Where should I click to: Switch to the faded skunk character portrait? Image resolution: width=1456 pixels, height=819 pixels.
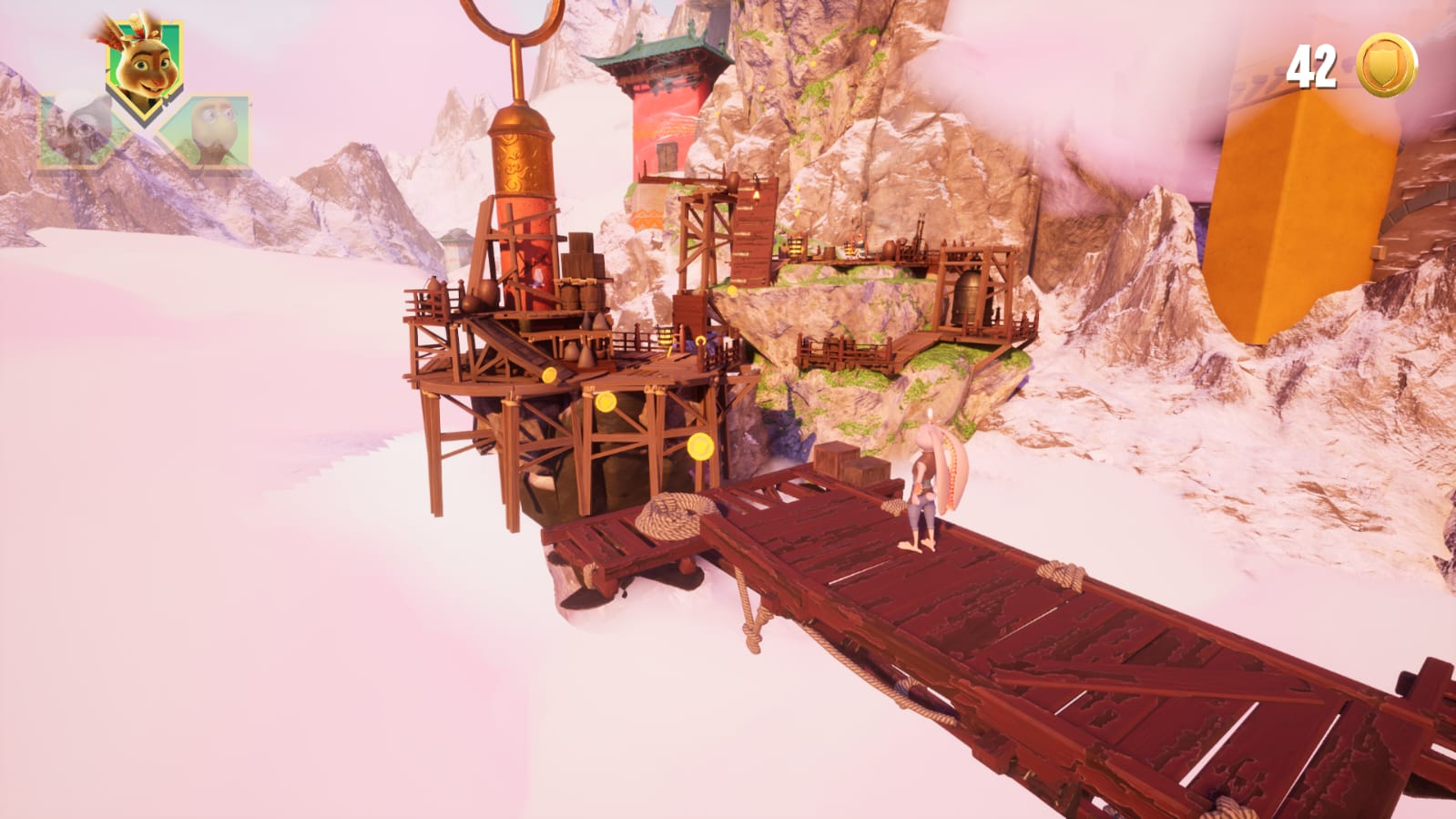74,131
